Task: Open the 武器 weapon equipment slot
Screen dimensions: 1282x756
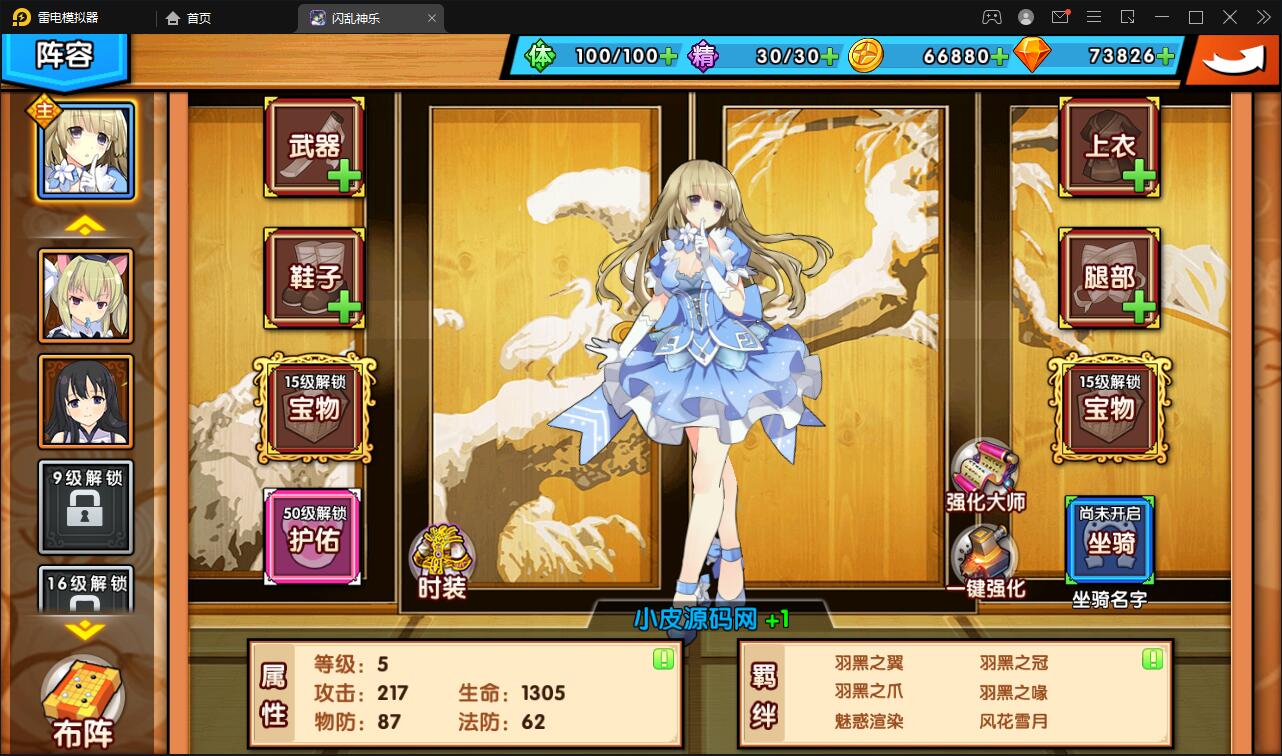Action: 313,146
